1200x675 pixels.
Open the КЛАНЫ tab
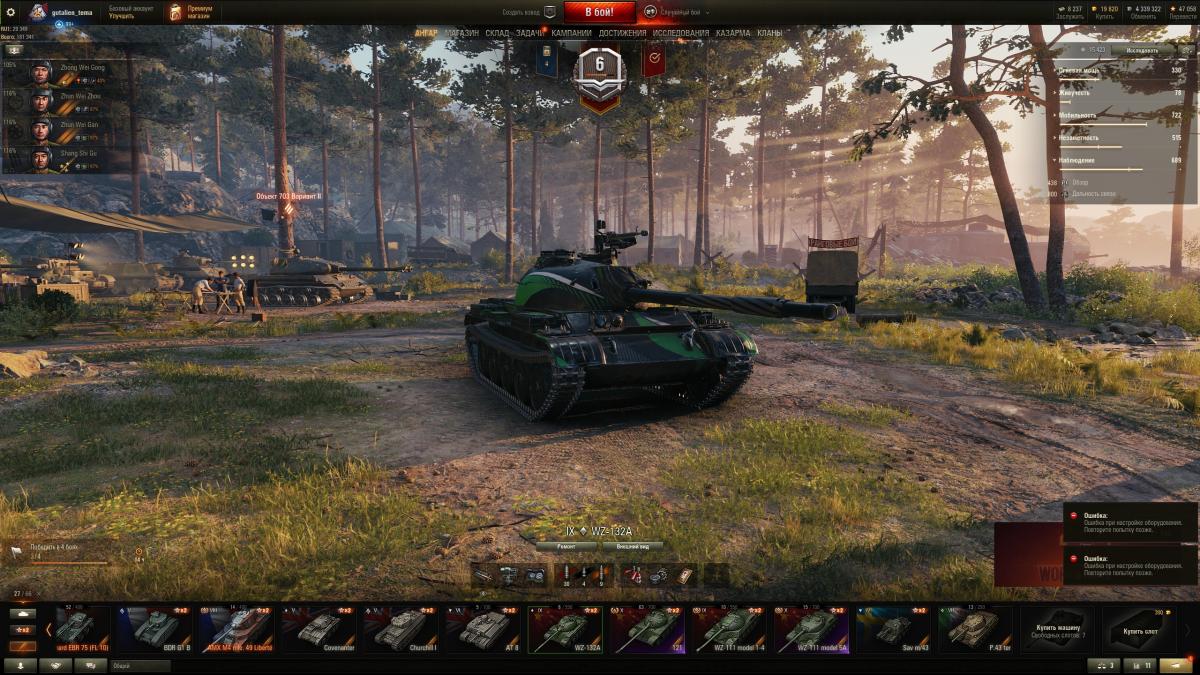coord(770,33)
